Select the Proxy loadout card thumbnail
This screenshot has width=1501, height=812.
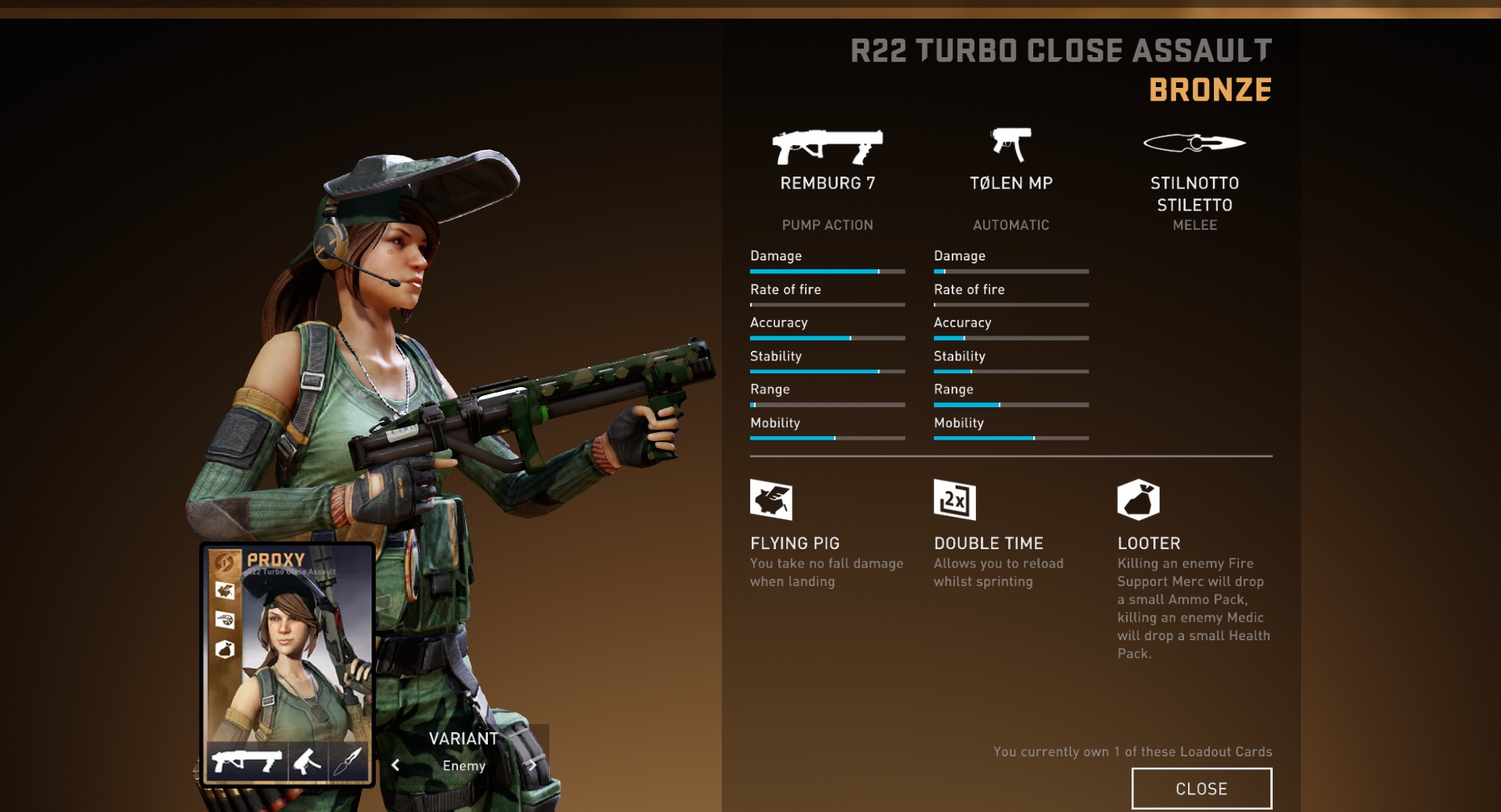point(288,665)
